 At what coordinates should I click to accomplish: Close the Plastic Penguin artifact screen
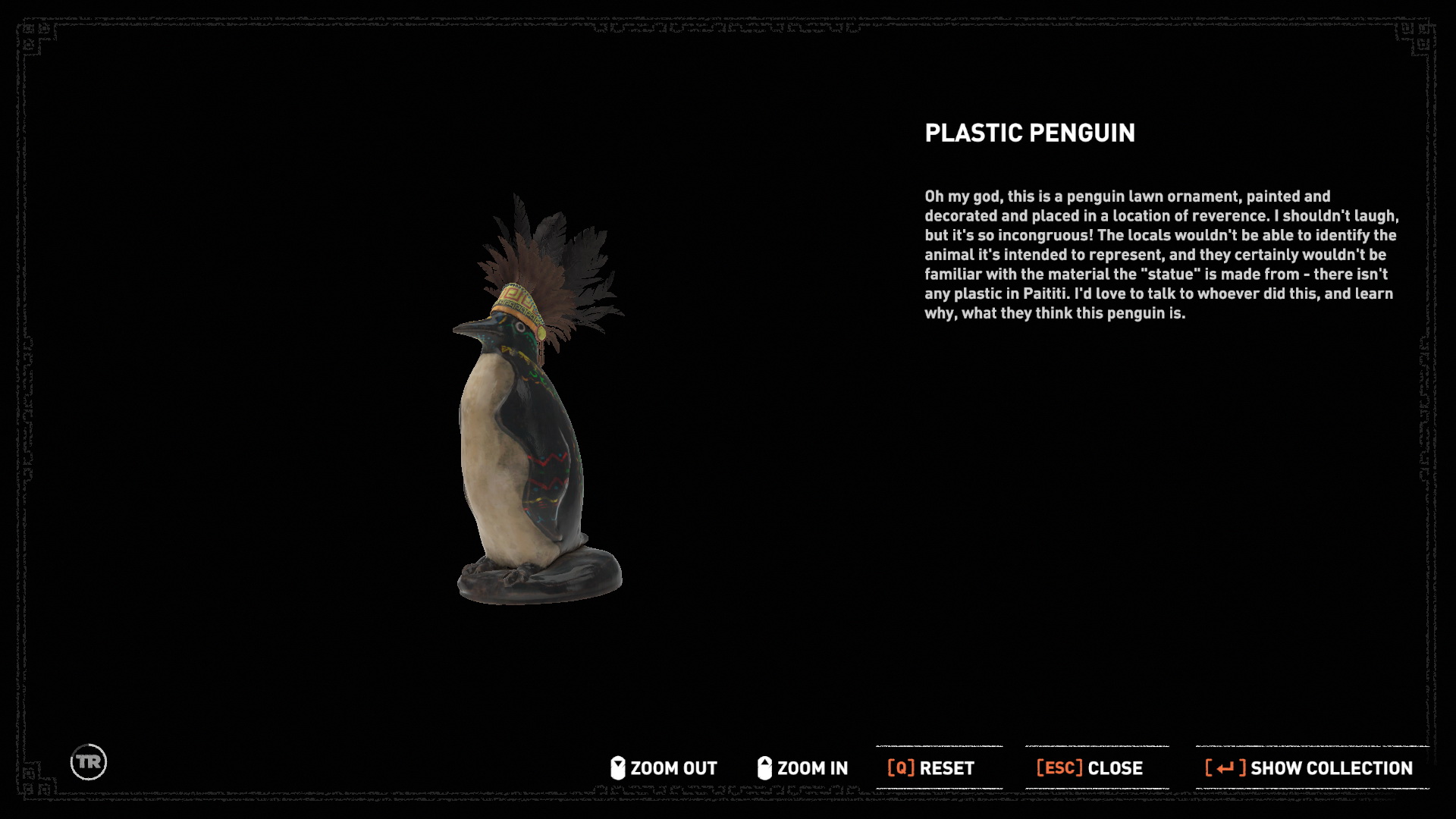[x=1090, y=768]
